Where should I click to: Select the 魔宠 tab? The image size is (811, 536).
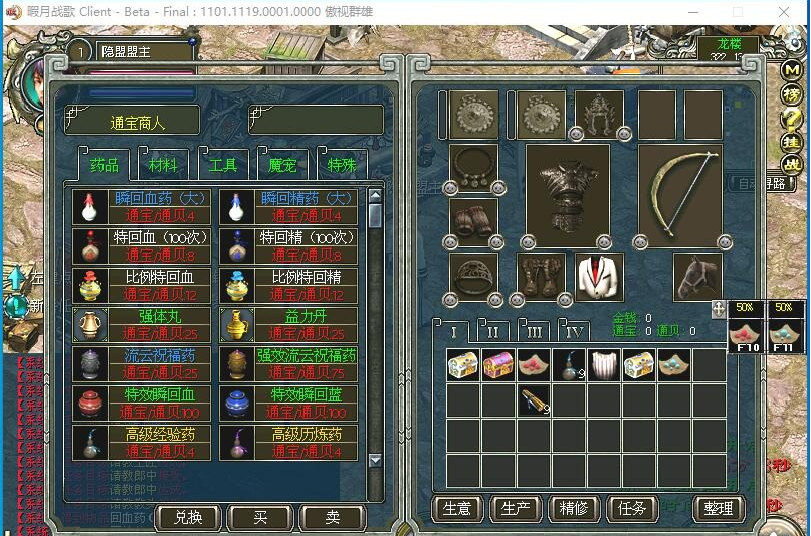[x=282, y=165]
